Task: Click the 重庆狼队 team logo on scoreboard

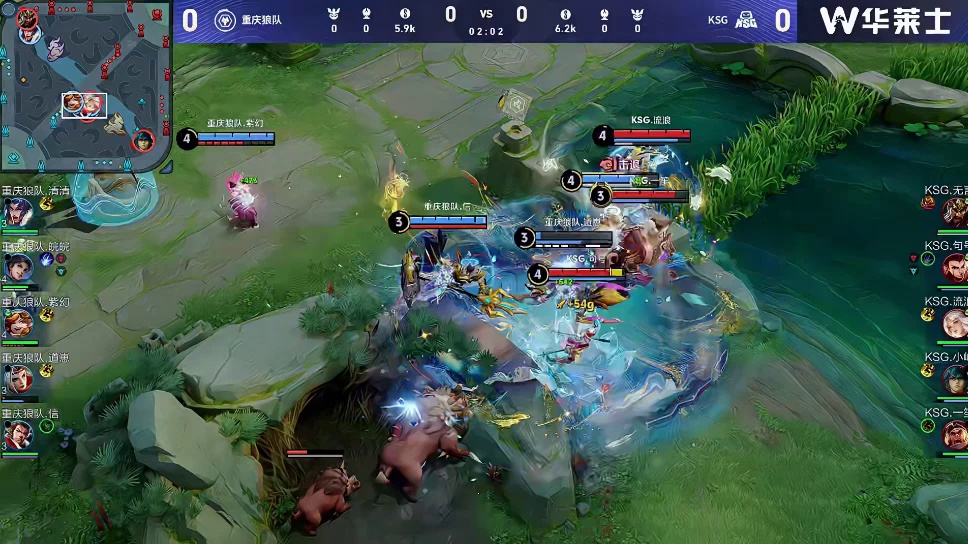Action: click(x=226, y=20)
